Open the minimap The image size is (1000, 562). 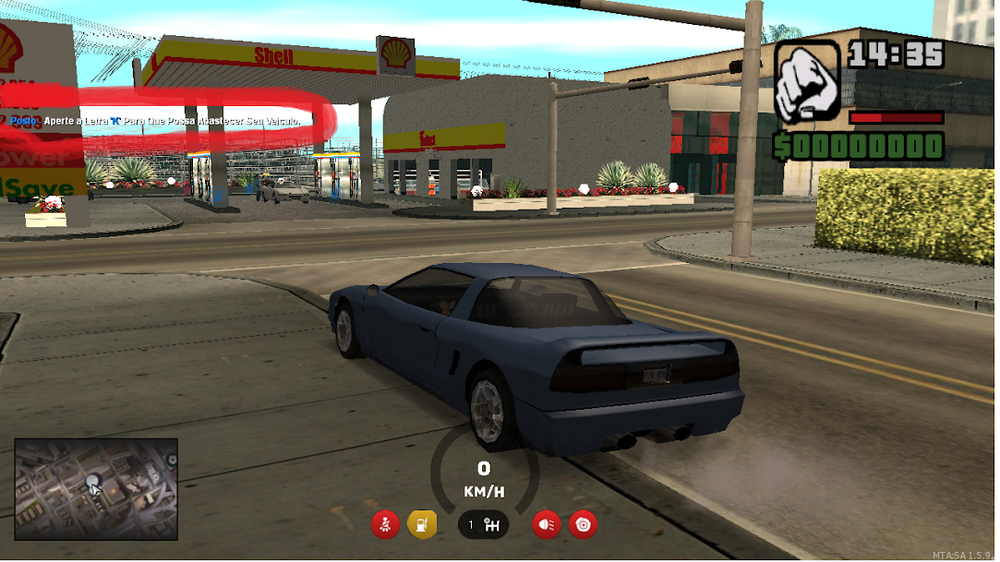click(x=96, y=489)
